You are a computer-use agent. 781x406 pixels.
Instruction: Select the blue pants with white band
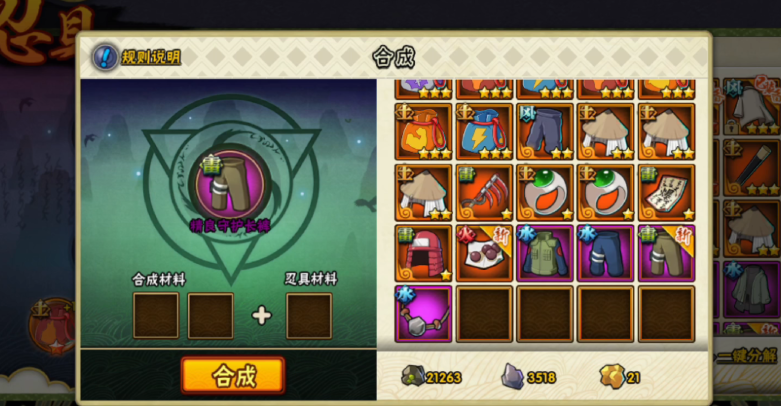coord(606,254)
